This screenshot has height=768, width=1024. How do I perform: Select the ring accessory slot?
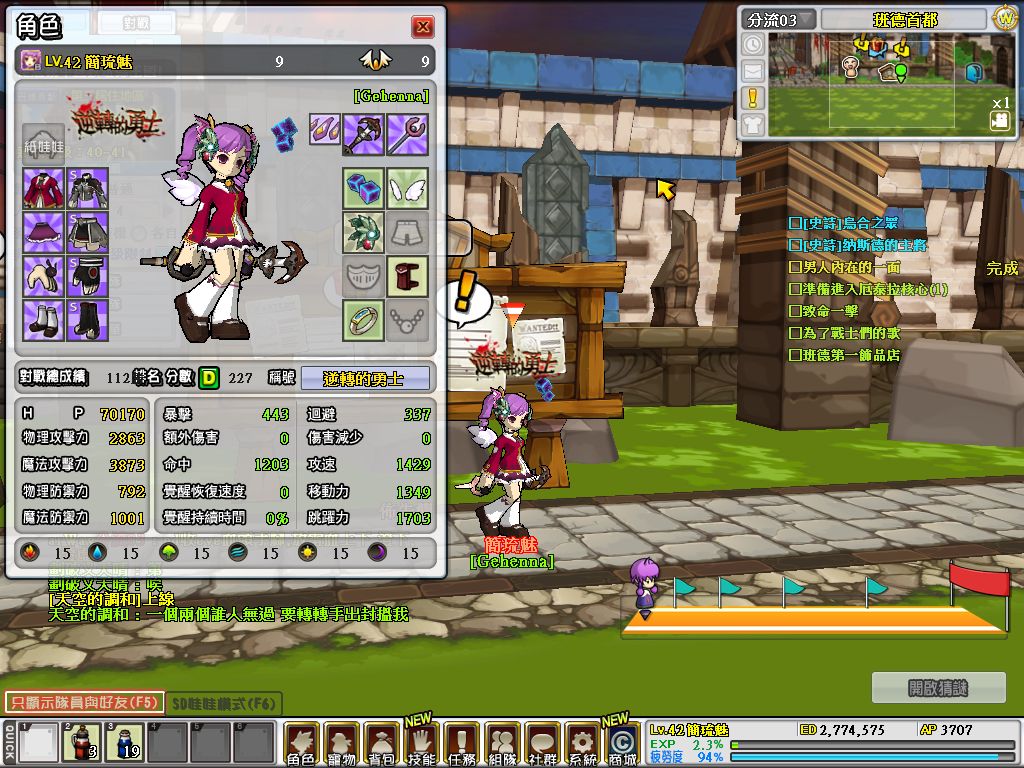pyautogui.click(x=364, y=320)
